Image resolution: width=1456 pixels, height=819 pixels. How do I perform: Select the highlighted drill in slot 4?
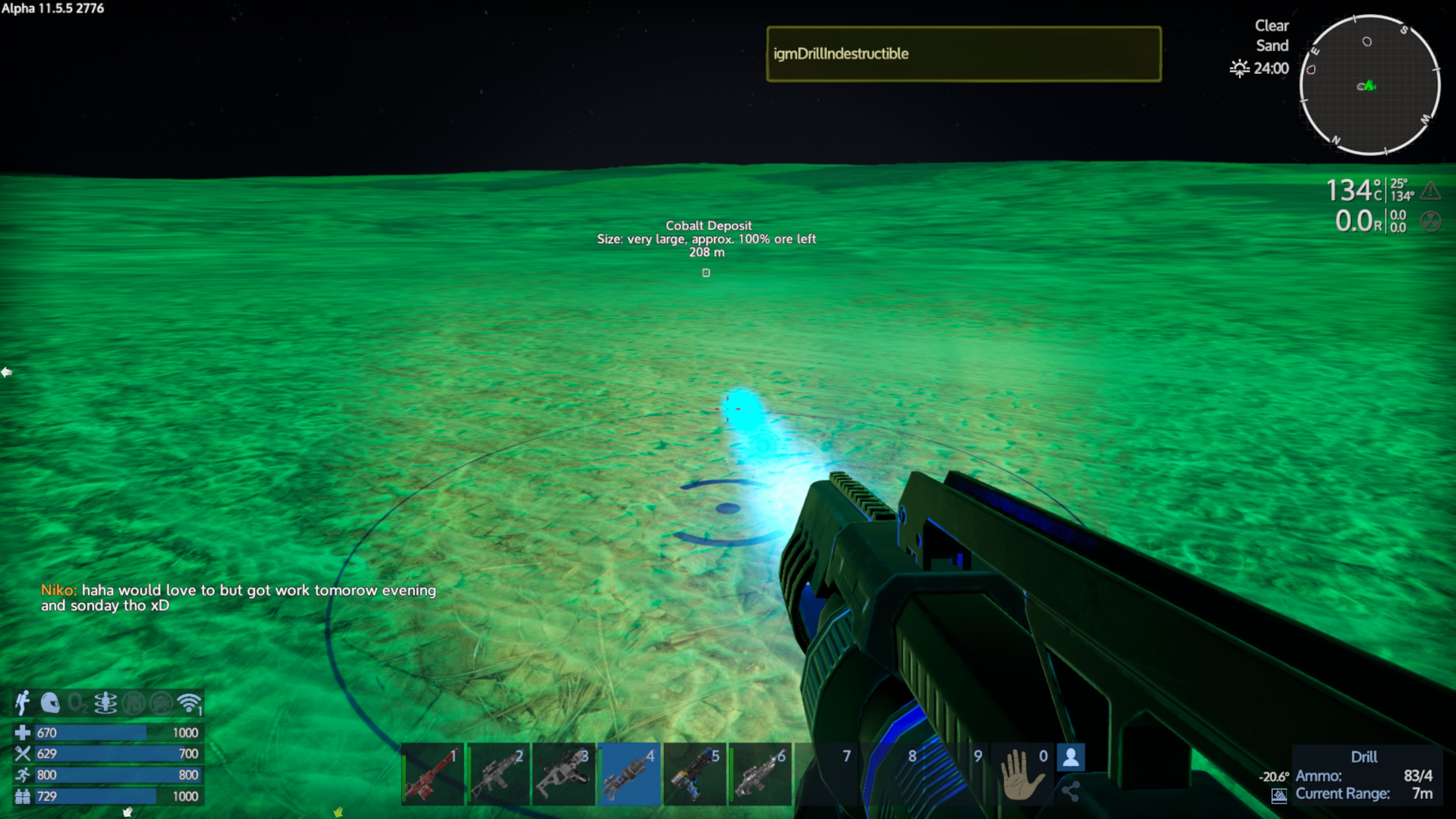[x=629, y=774]
